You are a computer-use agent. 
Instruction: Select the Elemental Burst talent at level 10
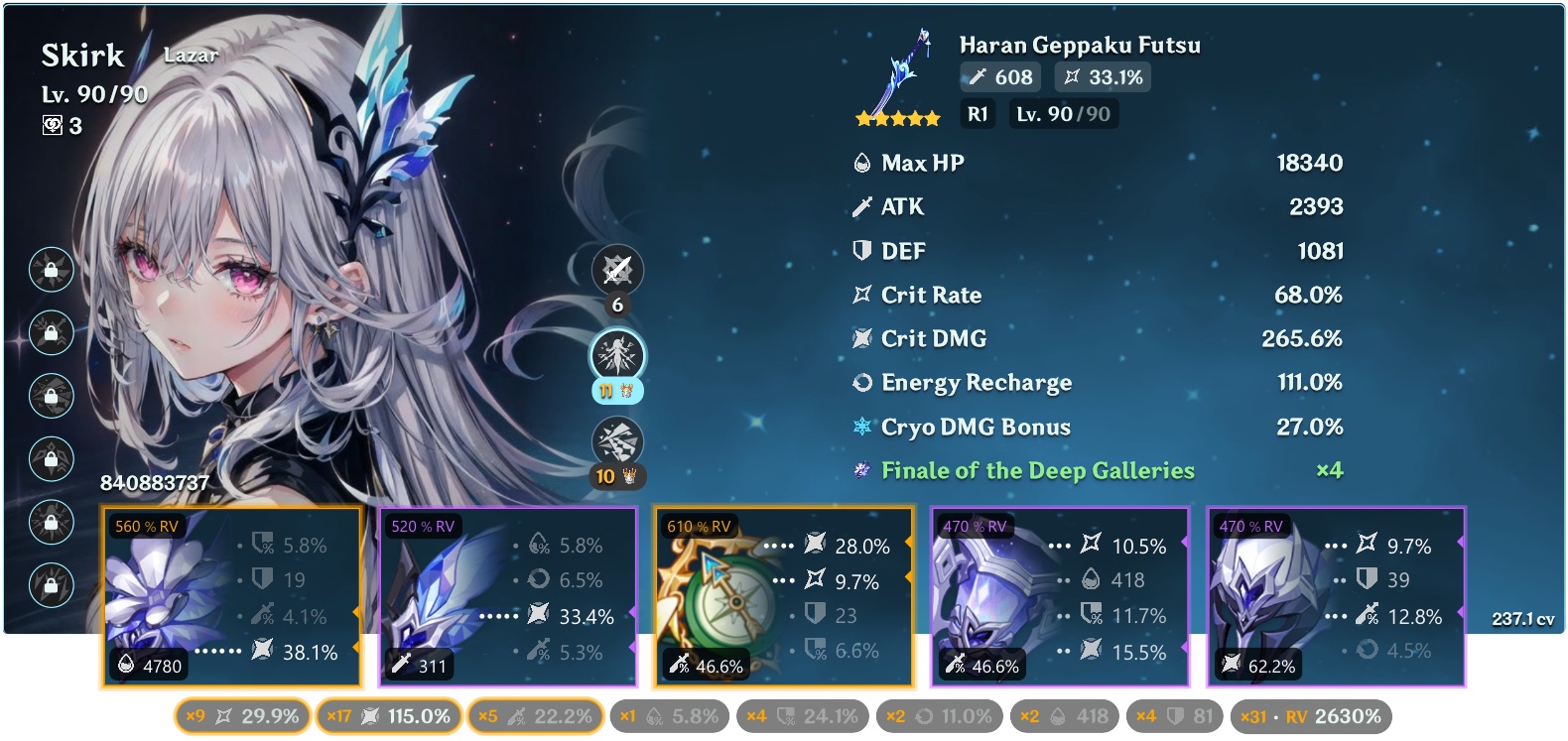(617, 439)
